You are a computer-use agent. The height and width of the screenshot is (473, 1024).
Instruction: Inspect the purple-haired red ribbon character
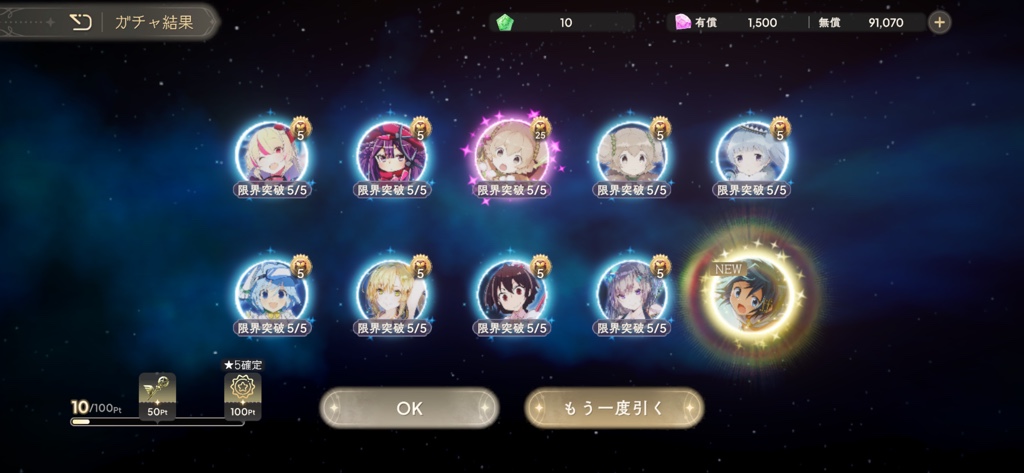pyautogui.click(x=392, y=153)
